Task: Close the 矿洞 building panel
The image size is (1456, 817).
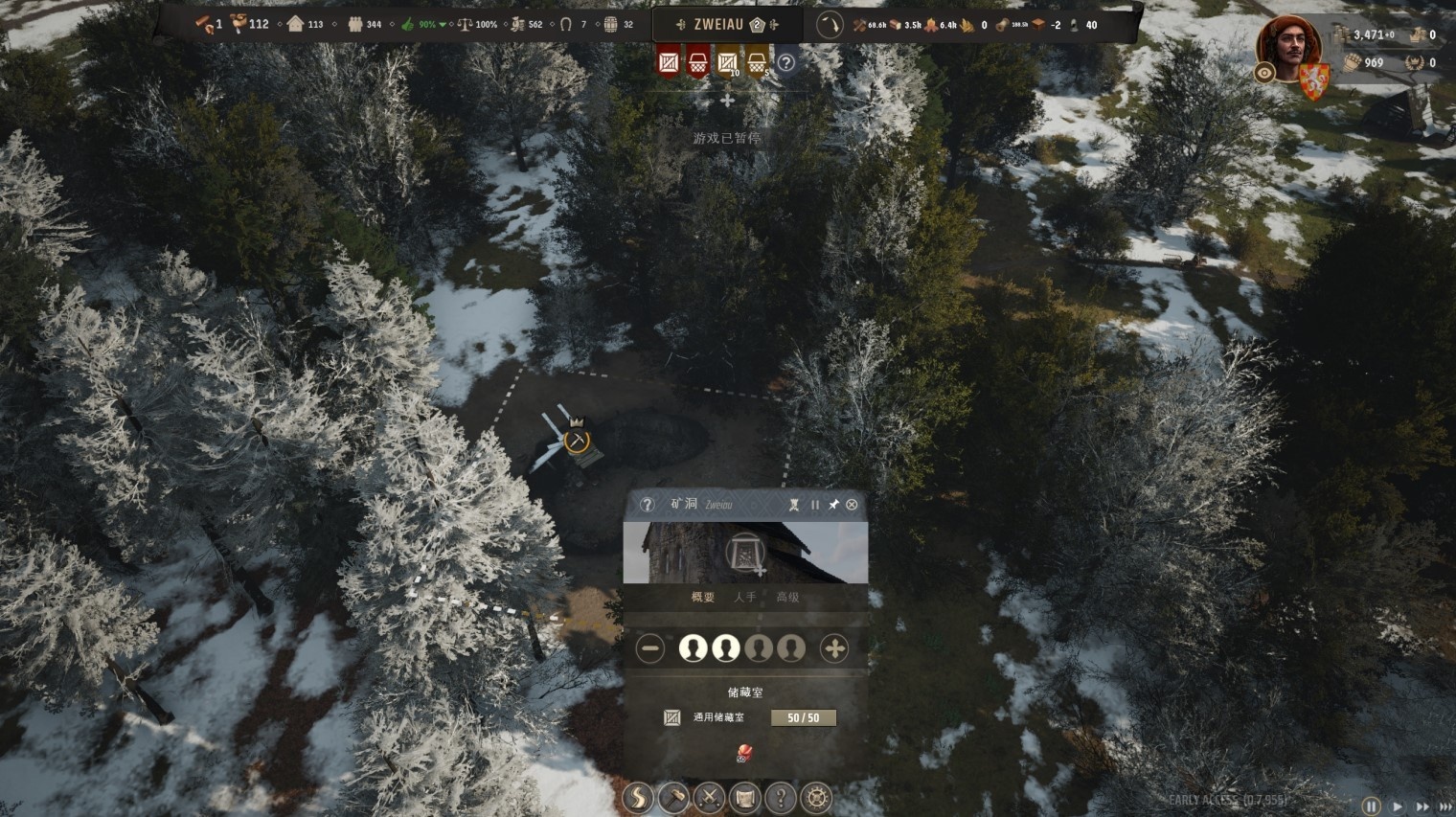Action: click(x=852, y=505)
